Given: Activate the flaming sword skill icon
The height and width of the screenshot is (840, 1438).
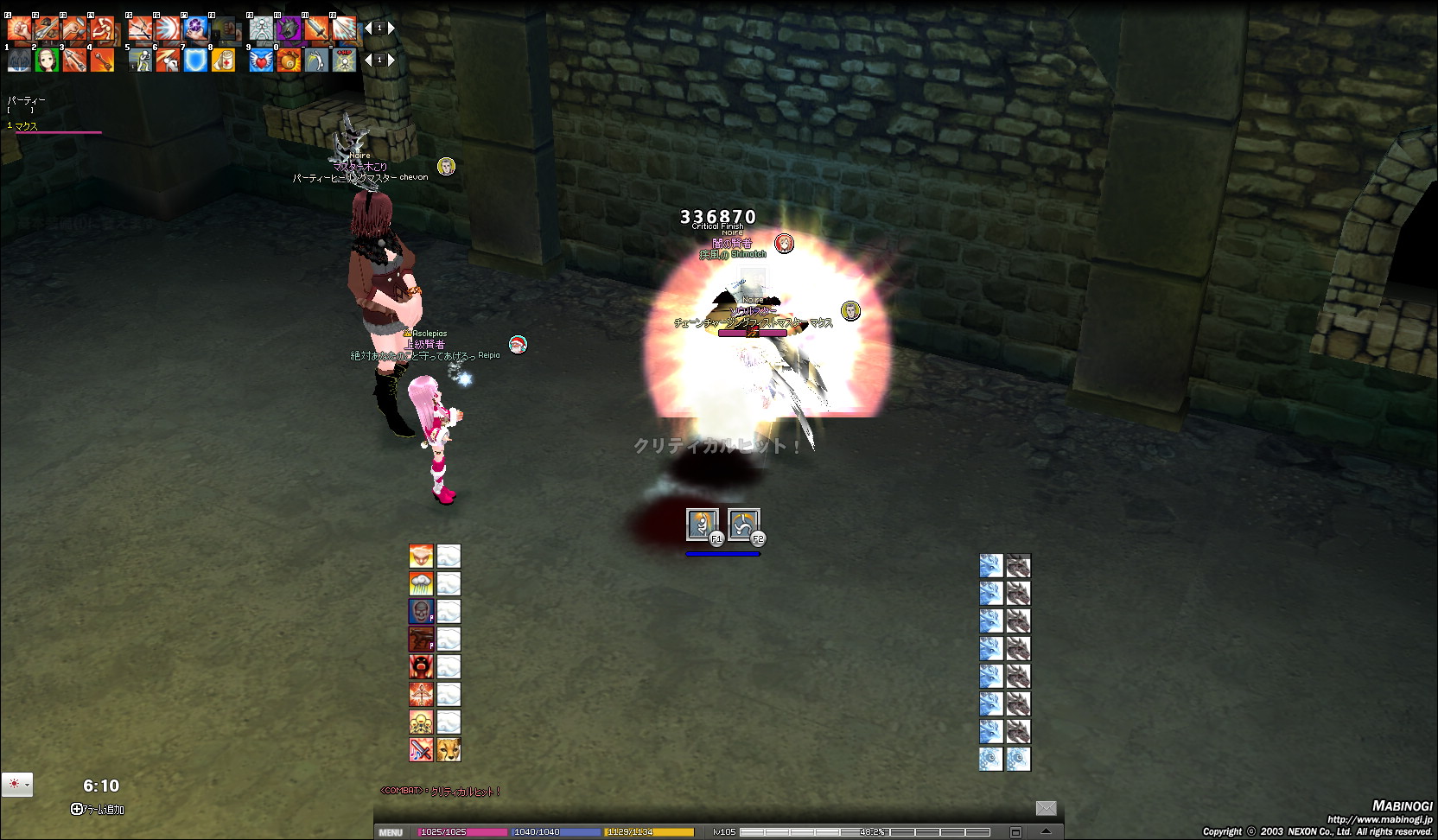Looking at the screenshot, I should click(x=316, y=29).
